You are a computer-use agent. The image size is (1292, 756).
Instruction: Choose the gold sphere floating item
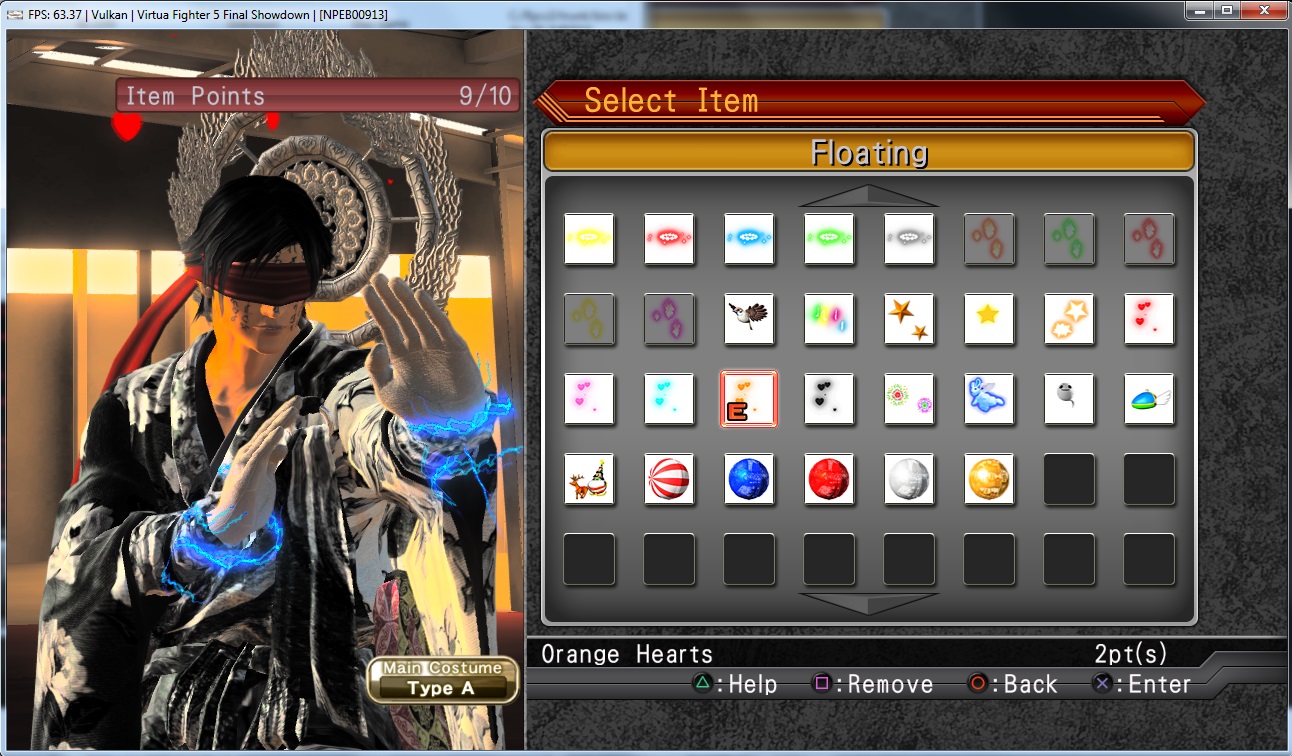coord(989,479)
